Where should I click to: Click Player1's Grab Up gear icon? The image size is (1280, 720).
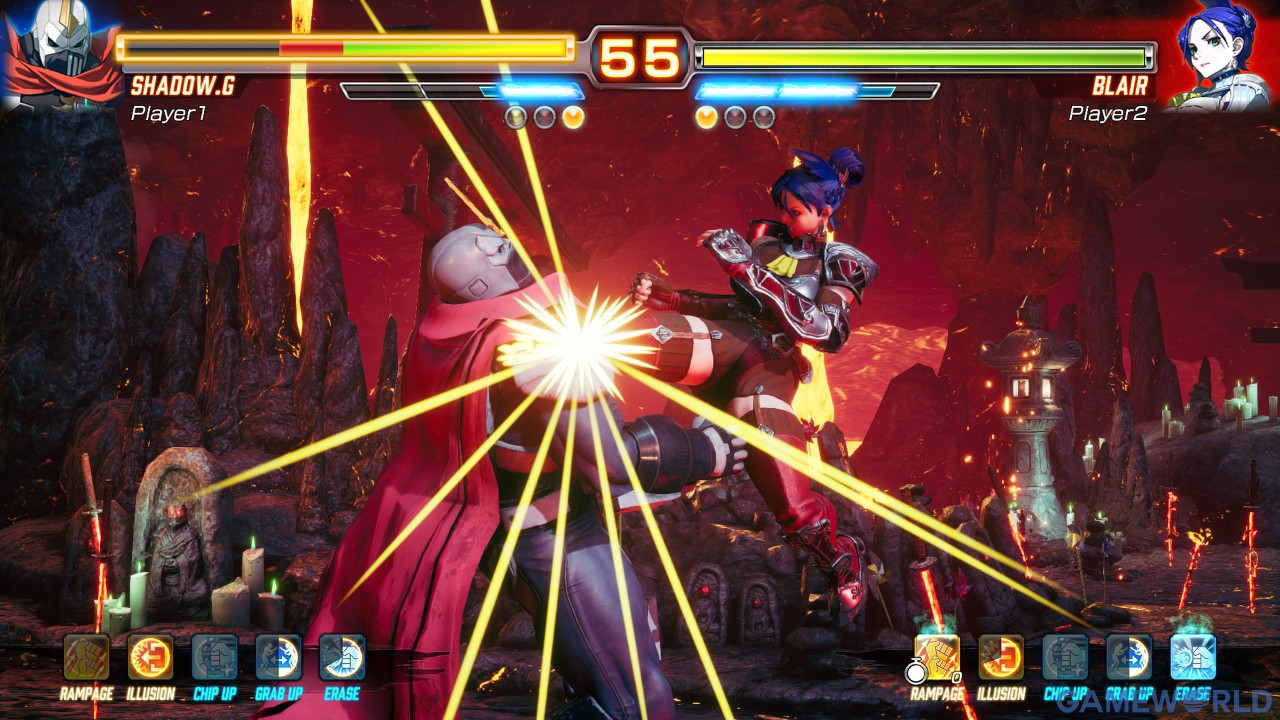pyautogui.click(x=279, y=658)
